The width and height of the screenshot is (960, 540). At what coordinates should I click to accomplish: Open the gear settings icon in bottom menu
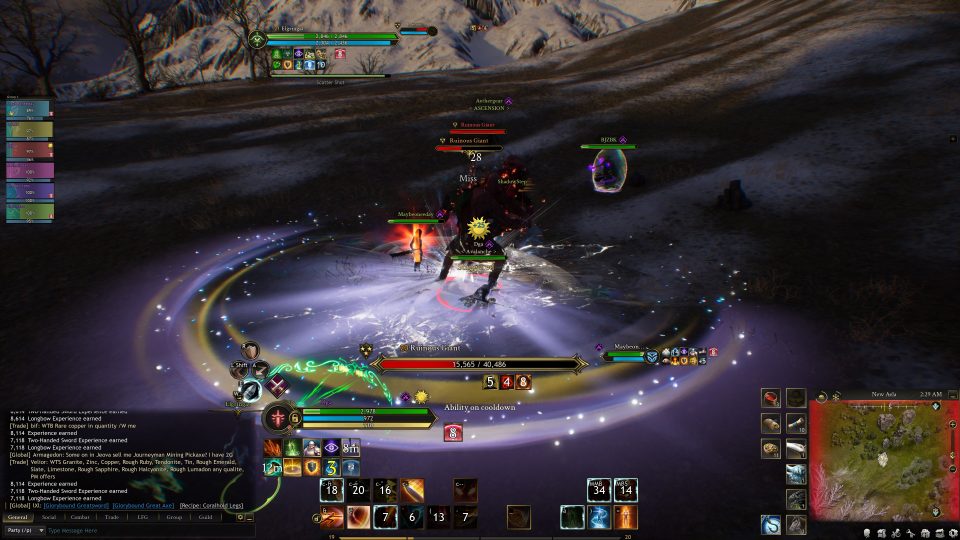pyautogui.click(x=951, y=532)
